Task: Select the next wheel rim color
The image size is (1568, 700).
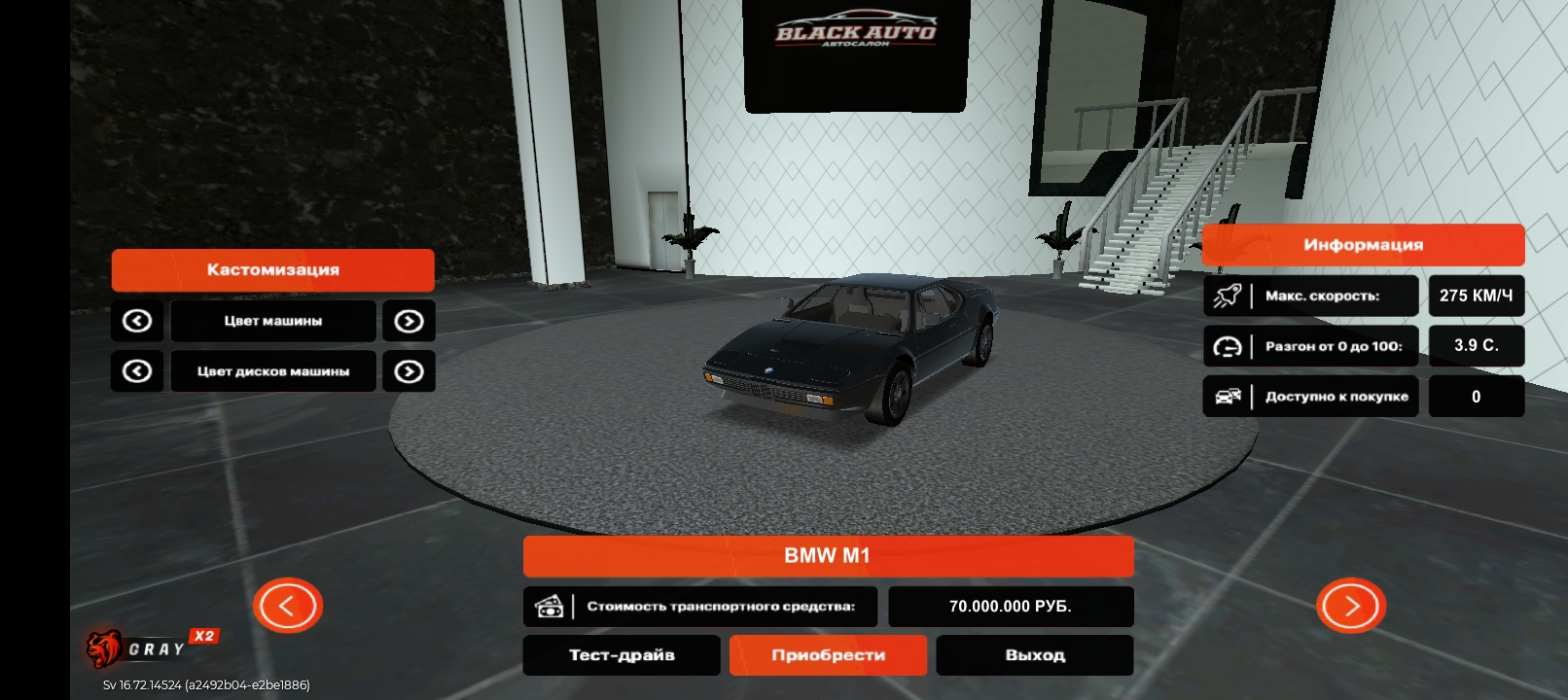Action: pyautogui.click(x=409, y=371)
